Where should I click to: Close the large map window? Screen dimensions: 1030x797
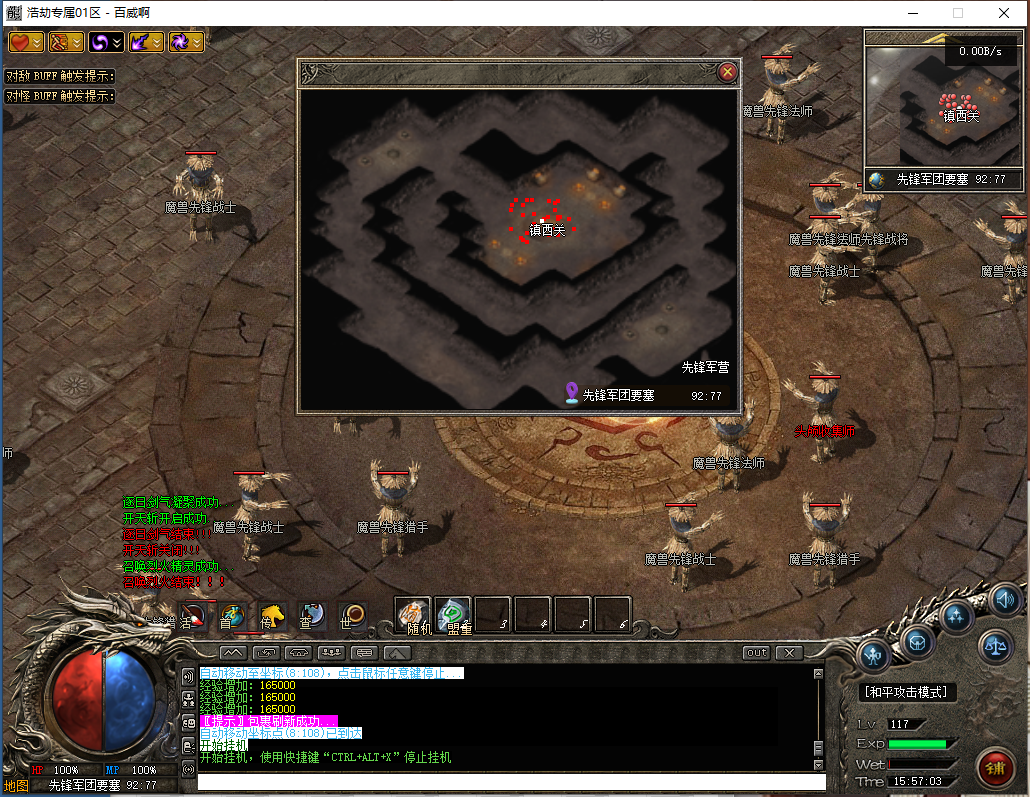[728, 72]
